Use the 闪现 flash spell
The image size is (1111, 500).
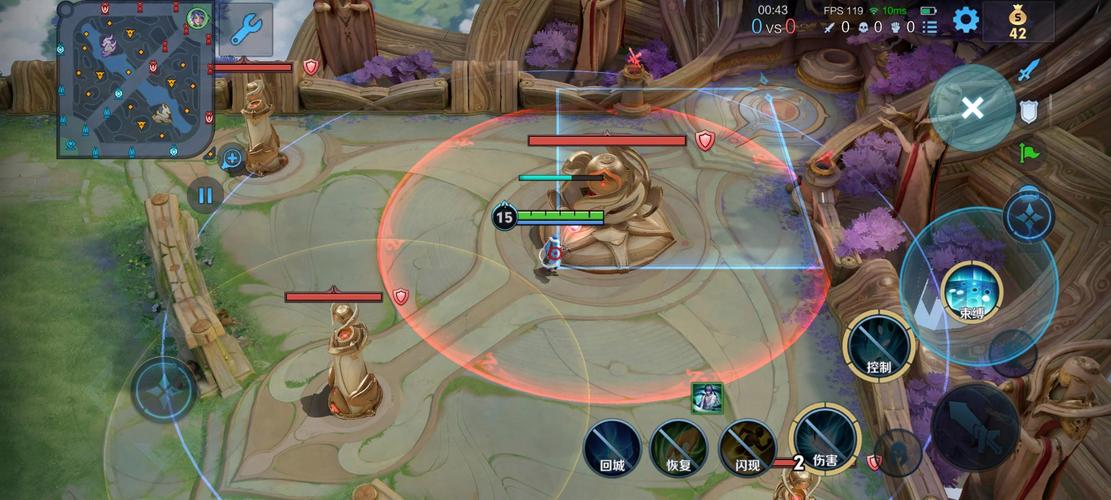coord(747,446)
